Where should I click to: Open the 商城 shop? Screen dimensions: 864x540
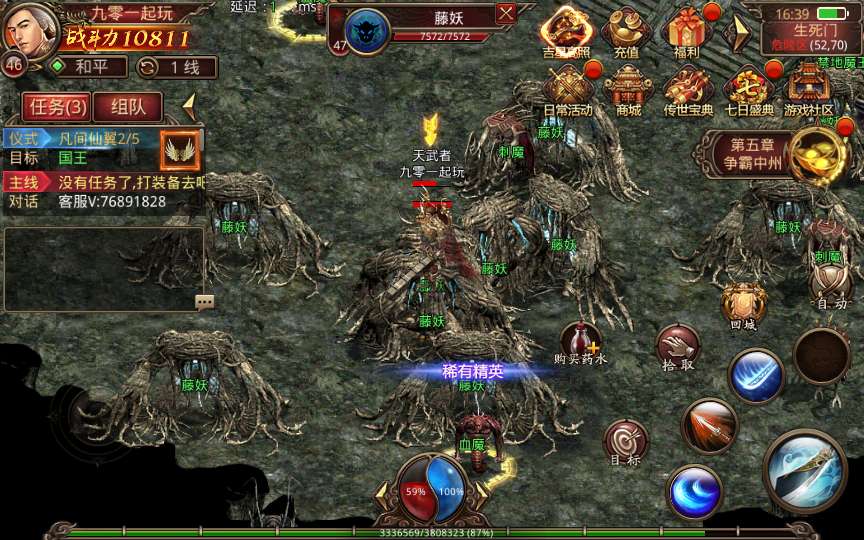[x=628, y=89]
